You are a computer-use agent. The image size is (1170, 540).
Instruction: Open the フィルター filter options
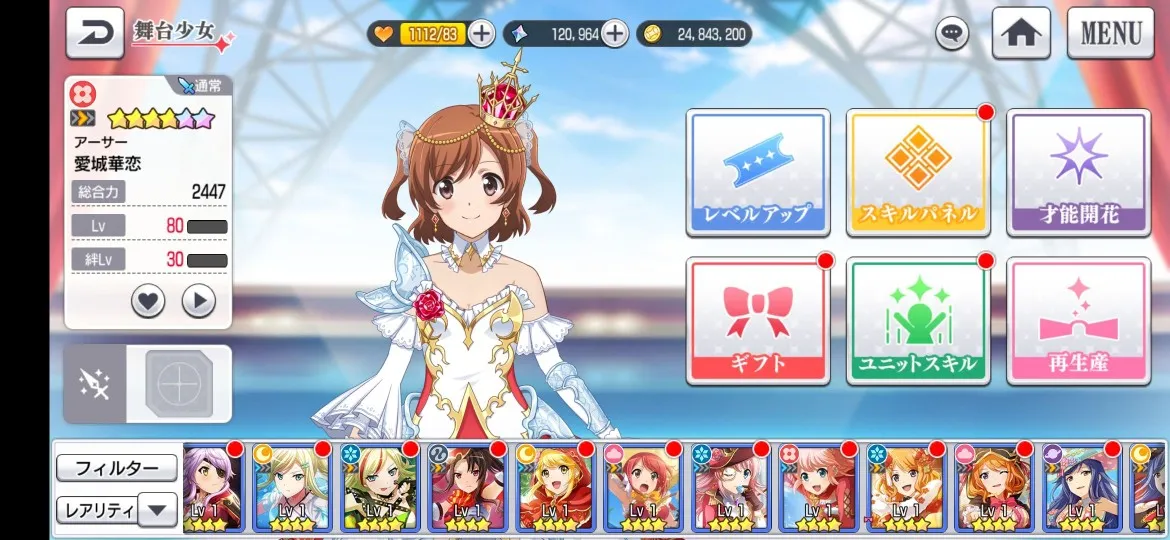click(117, 468)
